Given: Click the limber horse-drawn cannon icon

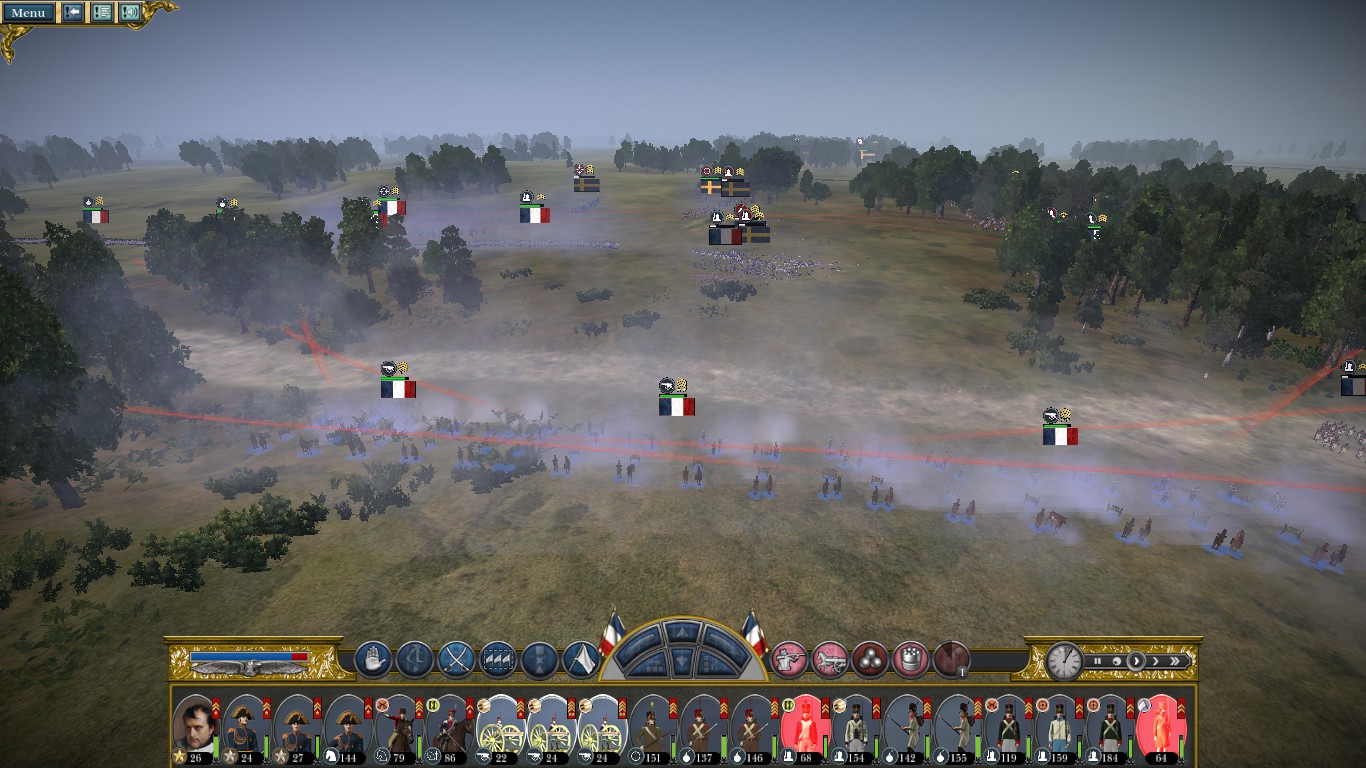Looking at the screenshot, I should click(x=830, y=659).
